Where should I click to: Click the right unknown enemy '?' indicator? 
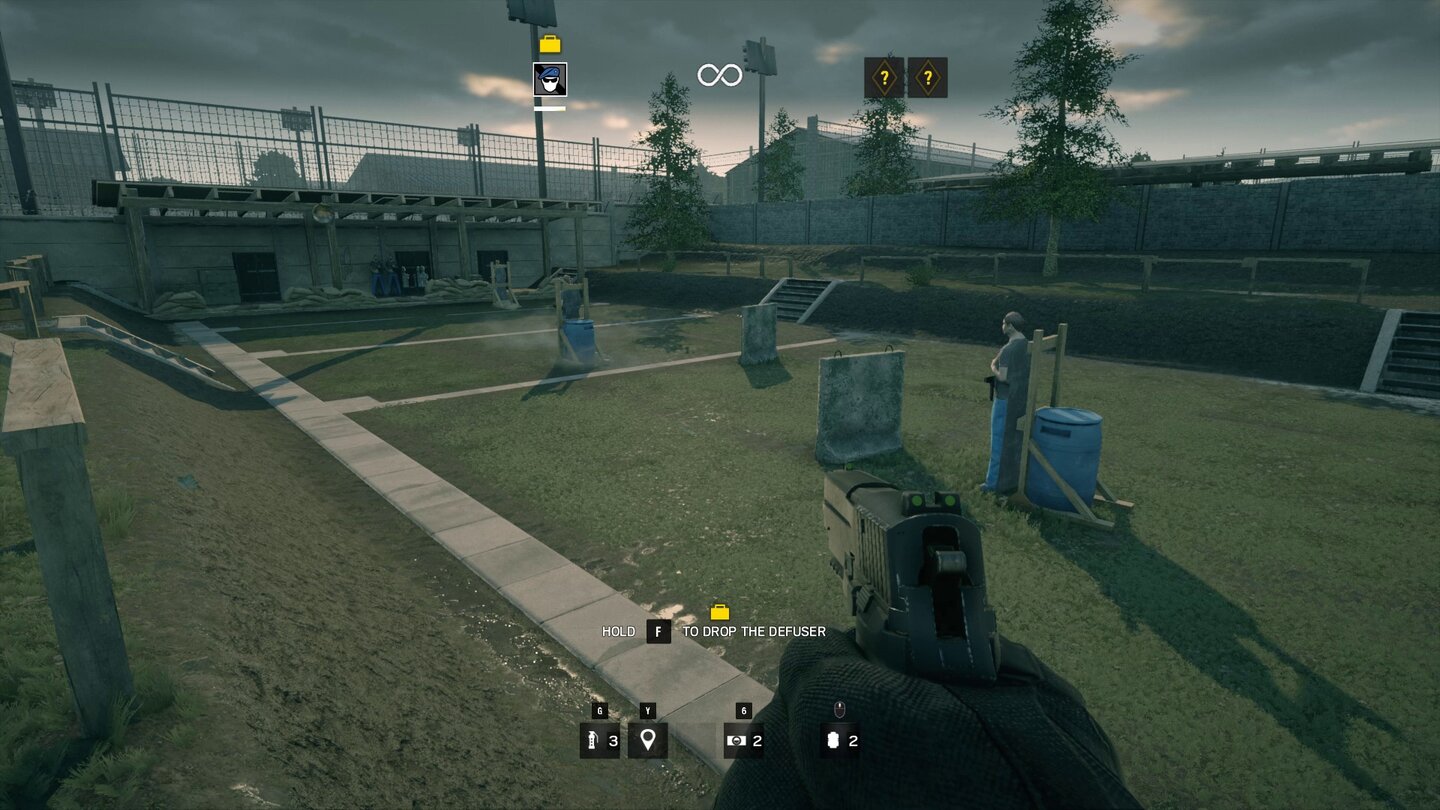click(929, 76)
